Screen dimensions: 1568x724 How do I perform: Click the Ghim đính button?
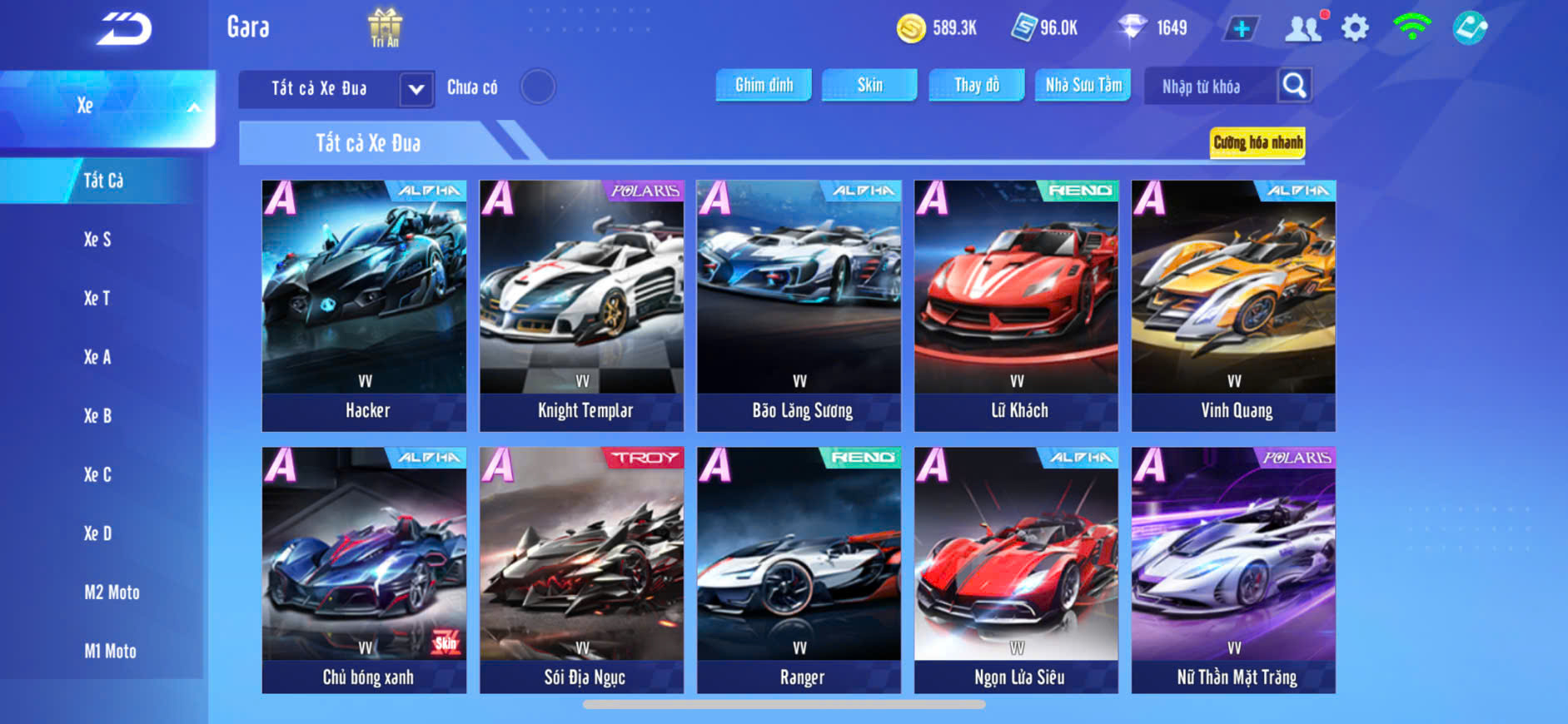coord(764,85)
